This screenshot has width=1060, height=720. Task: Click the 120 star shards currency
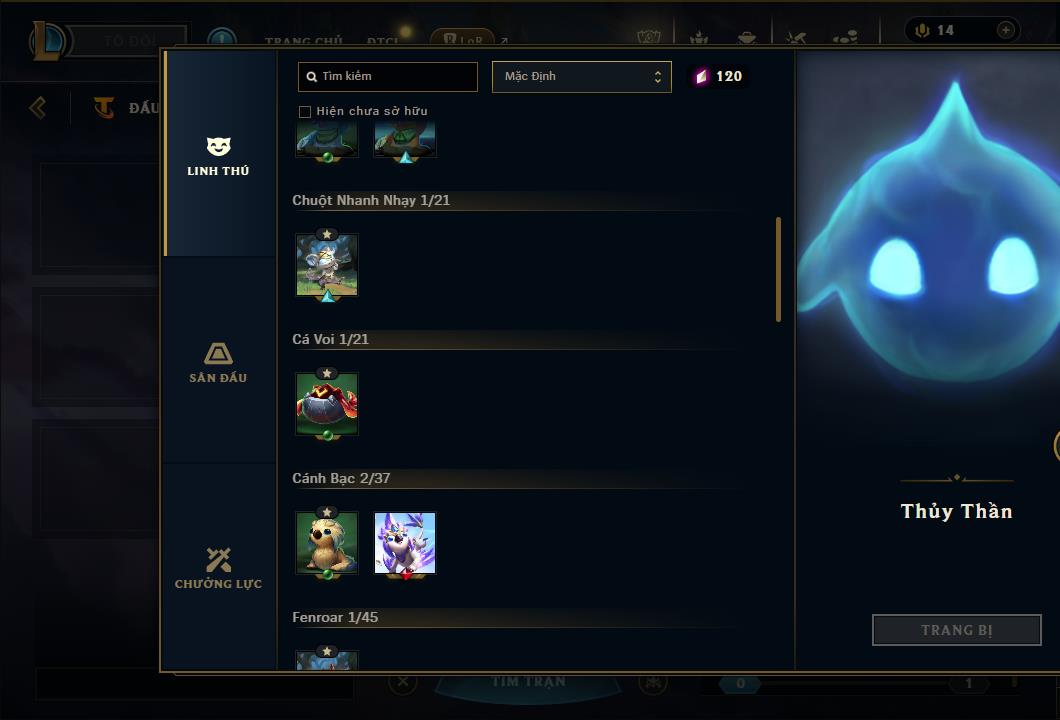coord(719,76)
